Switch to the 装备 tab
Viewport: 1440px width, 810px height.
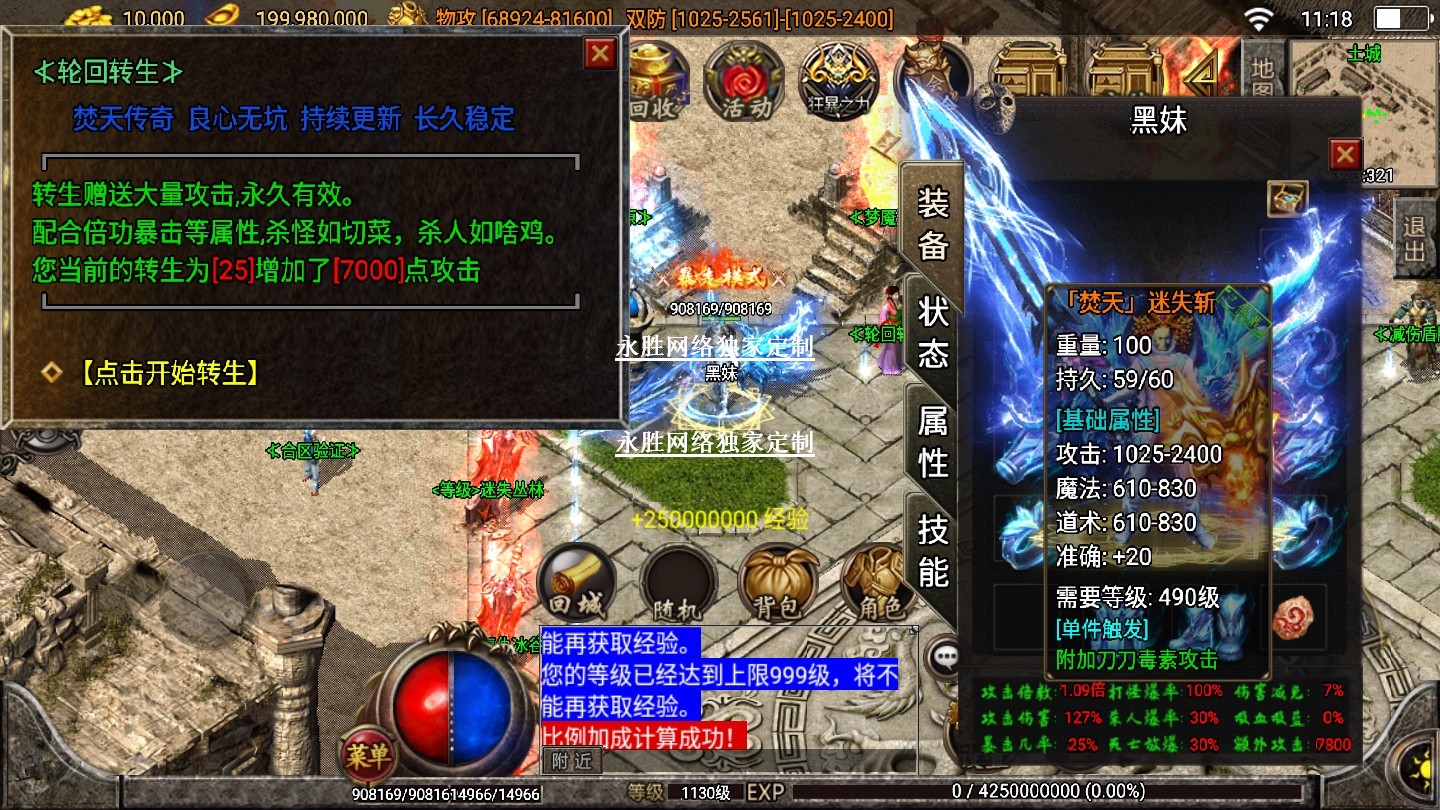(x=932, y=224)
